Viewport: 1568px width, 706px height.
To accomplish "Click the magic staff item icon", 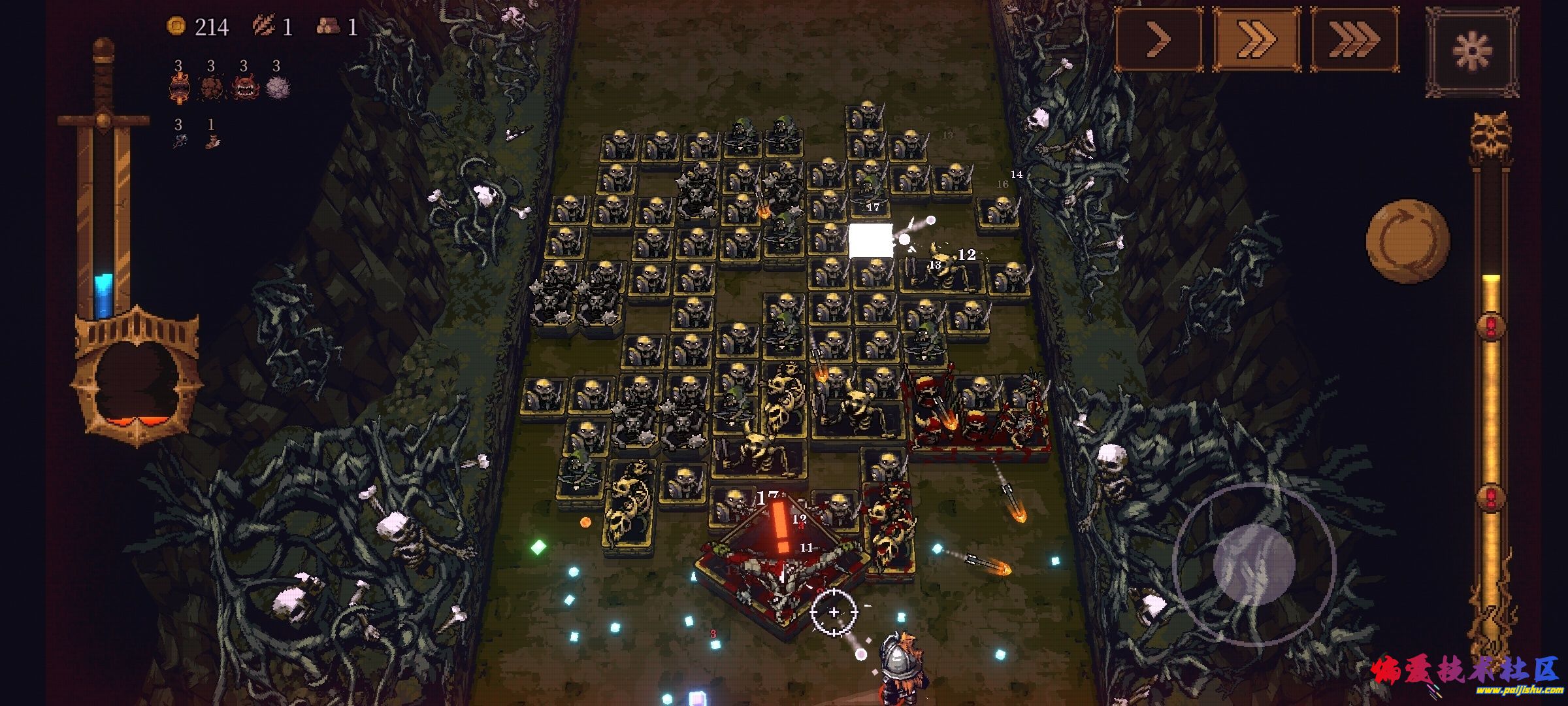I will [181, 139].
